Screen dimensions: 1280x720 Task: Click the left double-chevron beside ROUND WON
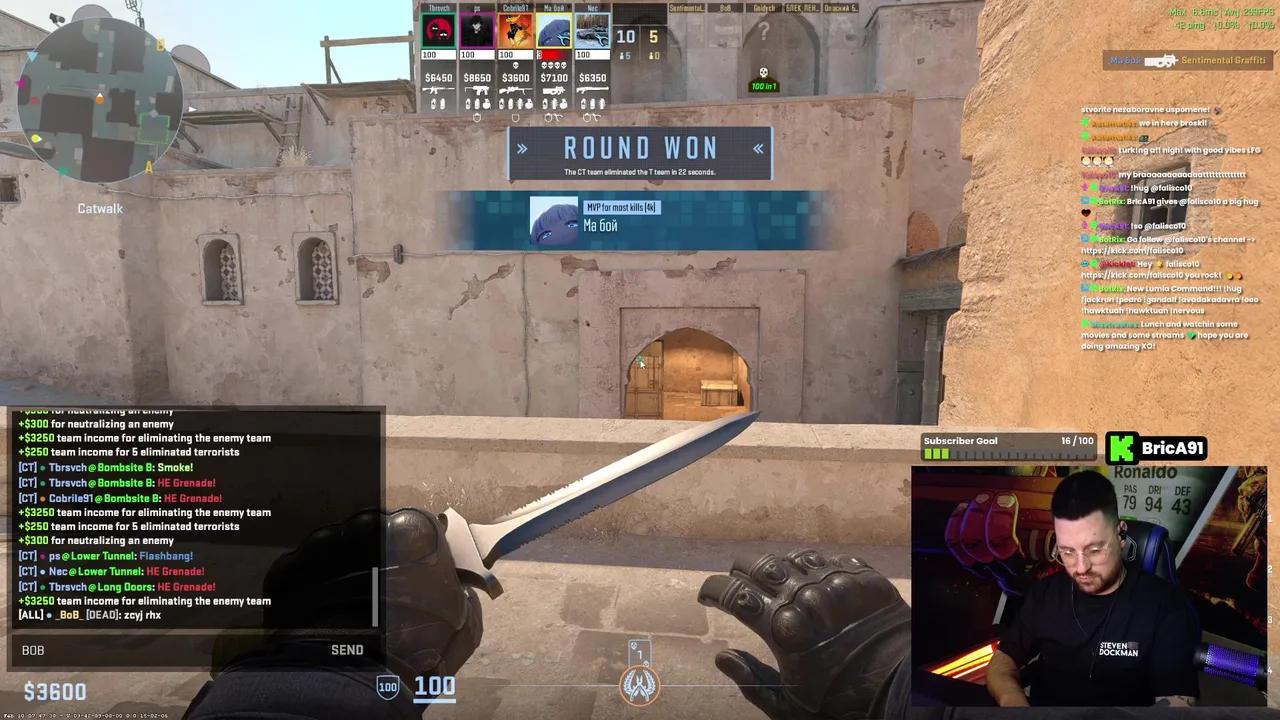[522, 148]
